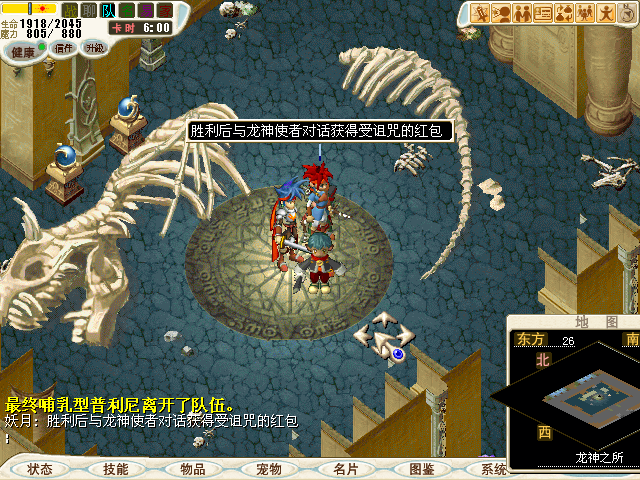This screenshot has height=480, width=640.
Task: Open the 信件 mail button
Action: click(62, 48)
